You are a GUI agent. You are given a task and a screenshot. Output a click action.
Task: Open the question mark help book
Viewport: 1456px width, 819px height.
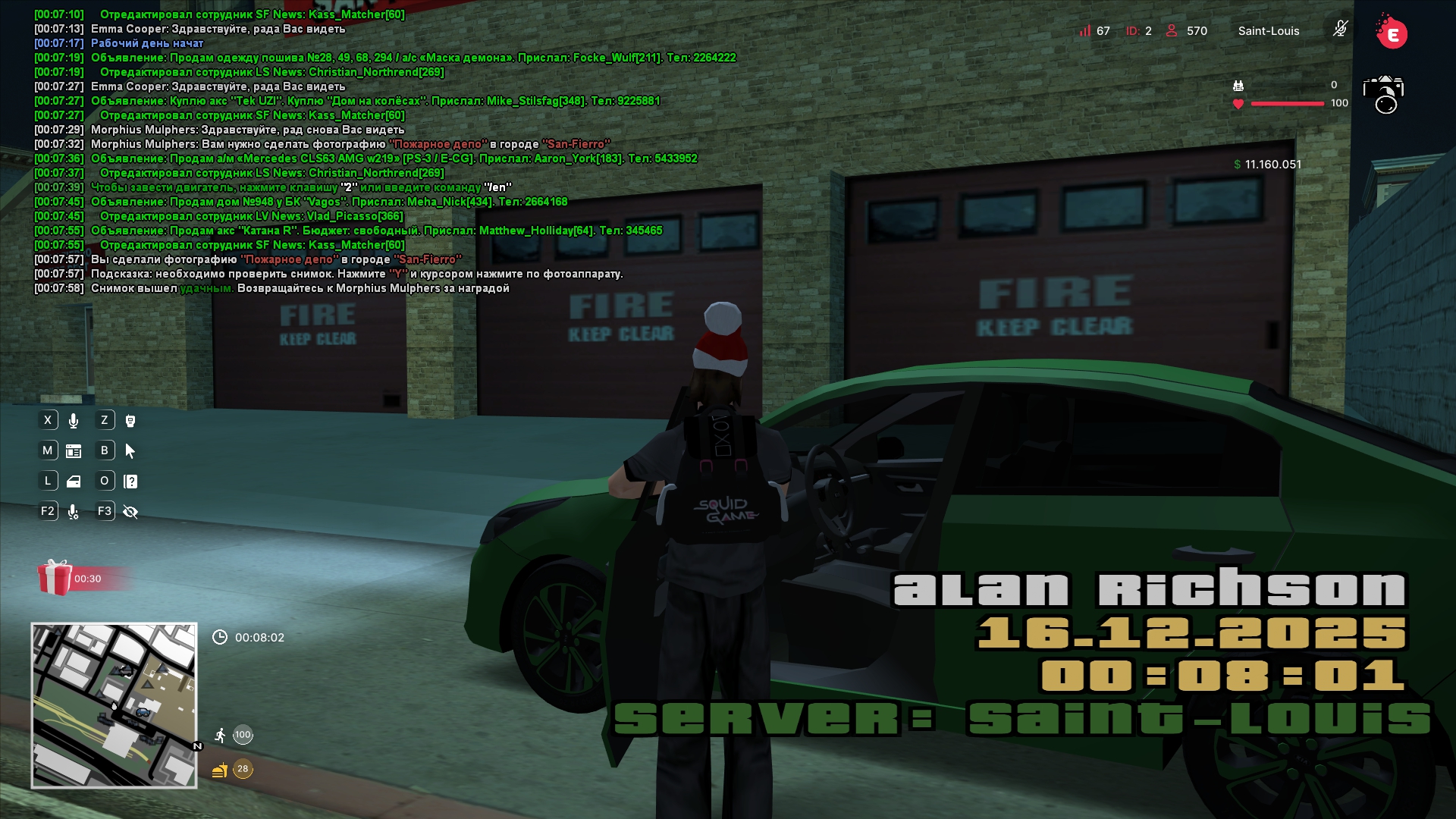[130, 482]
